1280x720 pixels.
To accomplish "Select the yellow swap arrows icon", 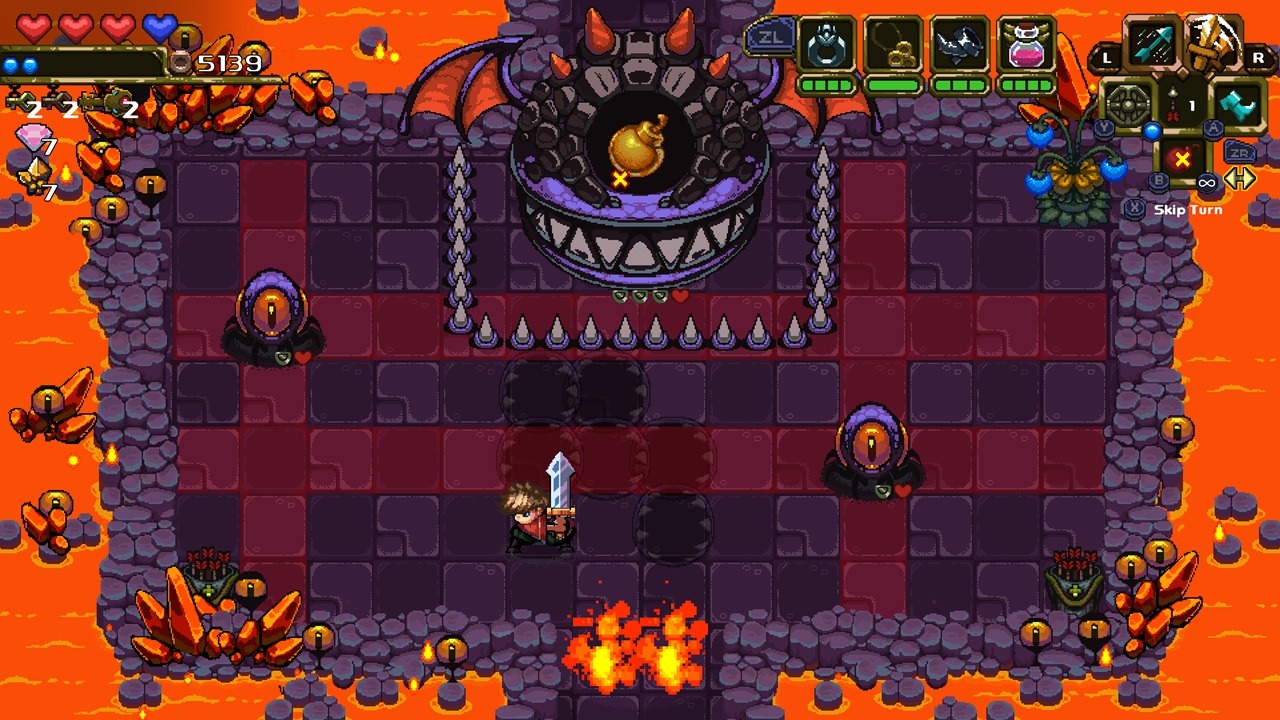I will 1240,179.
